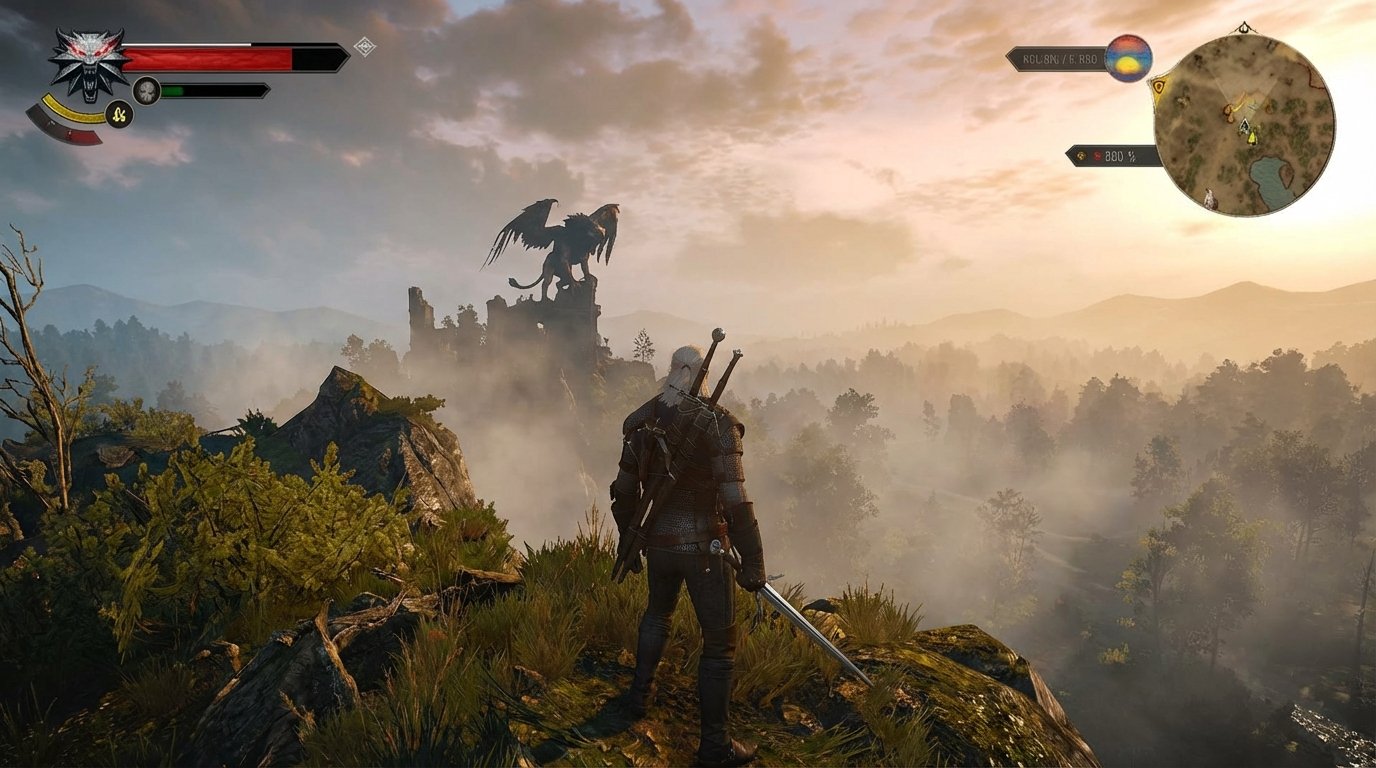Click the red weight icon next to 880

click(x=1098, y=155)
